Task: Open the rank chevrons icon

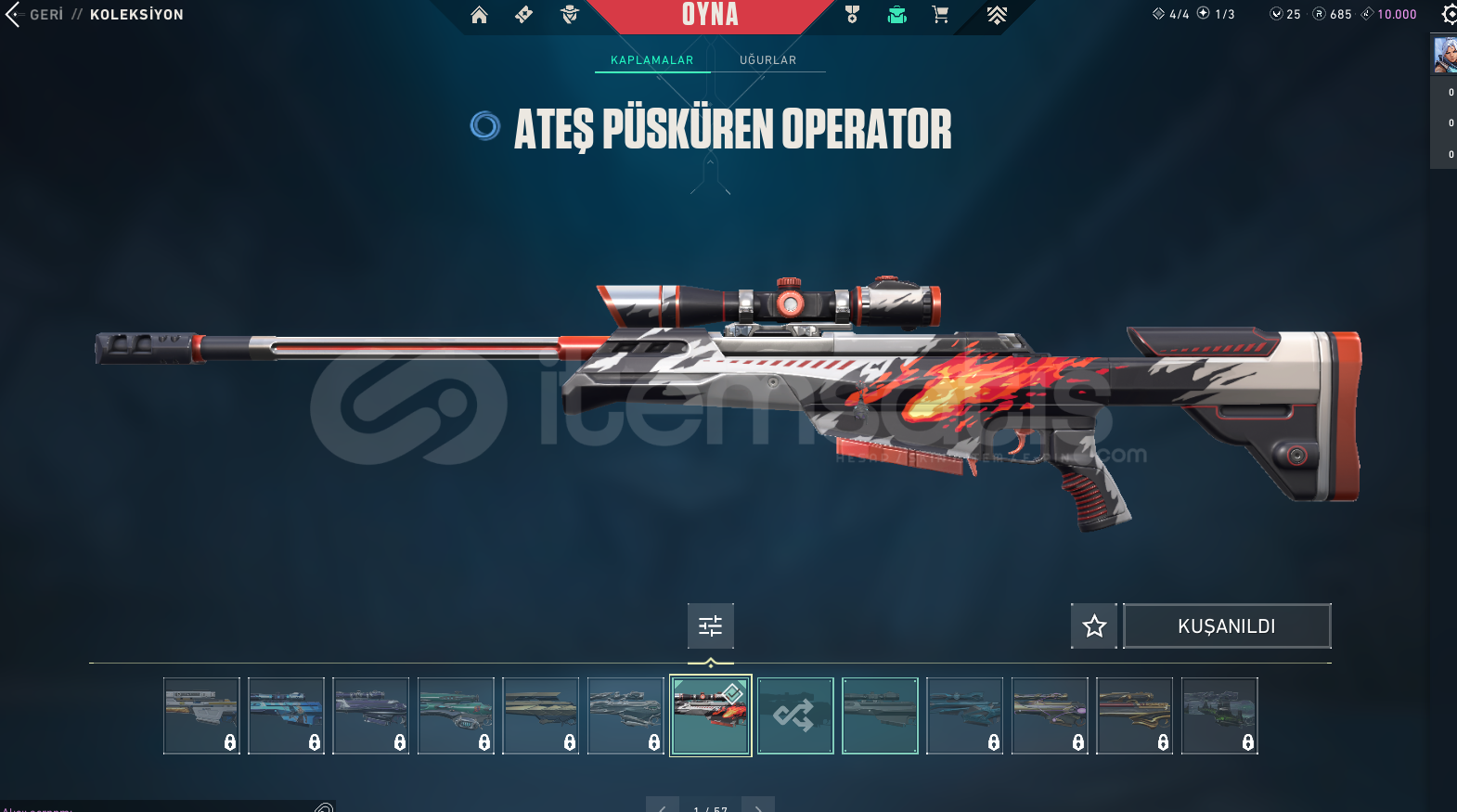Action: 997,15
